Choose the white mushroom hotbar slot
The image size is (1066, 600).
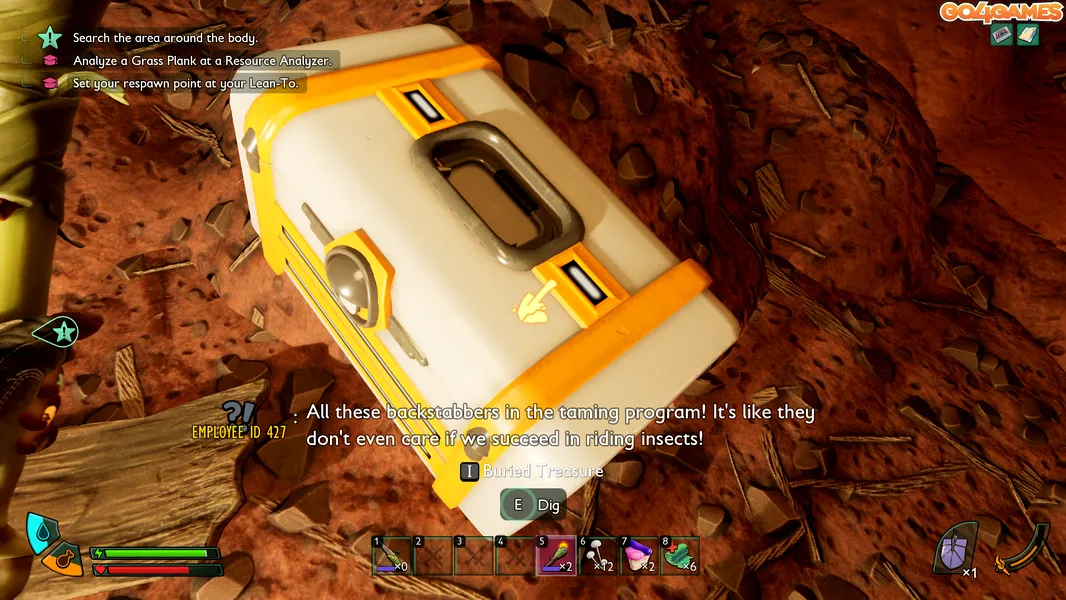coord(597,556)
